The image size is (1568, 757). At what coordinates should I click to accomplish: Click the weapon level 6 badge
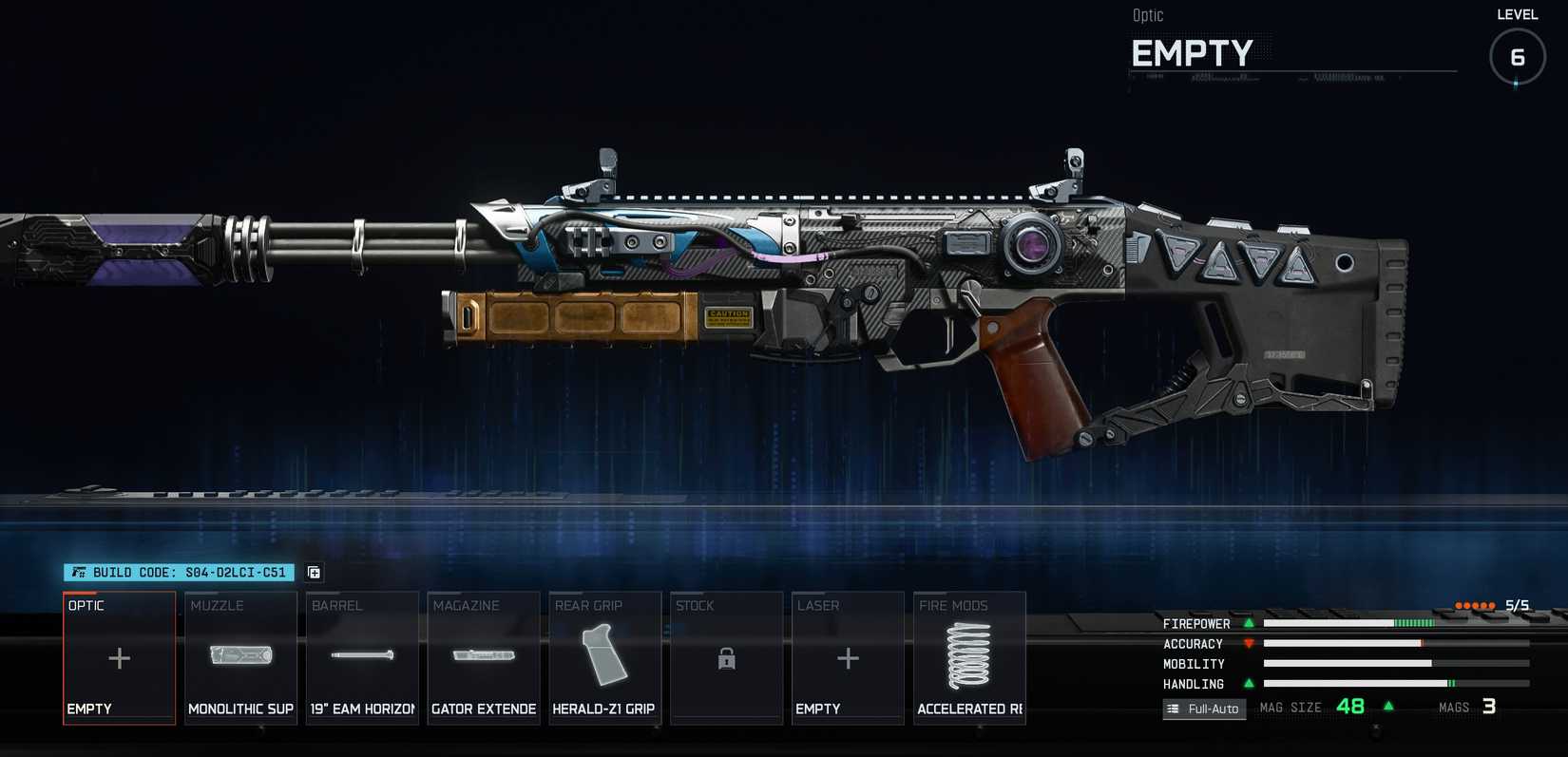click(1517, 57)
